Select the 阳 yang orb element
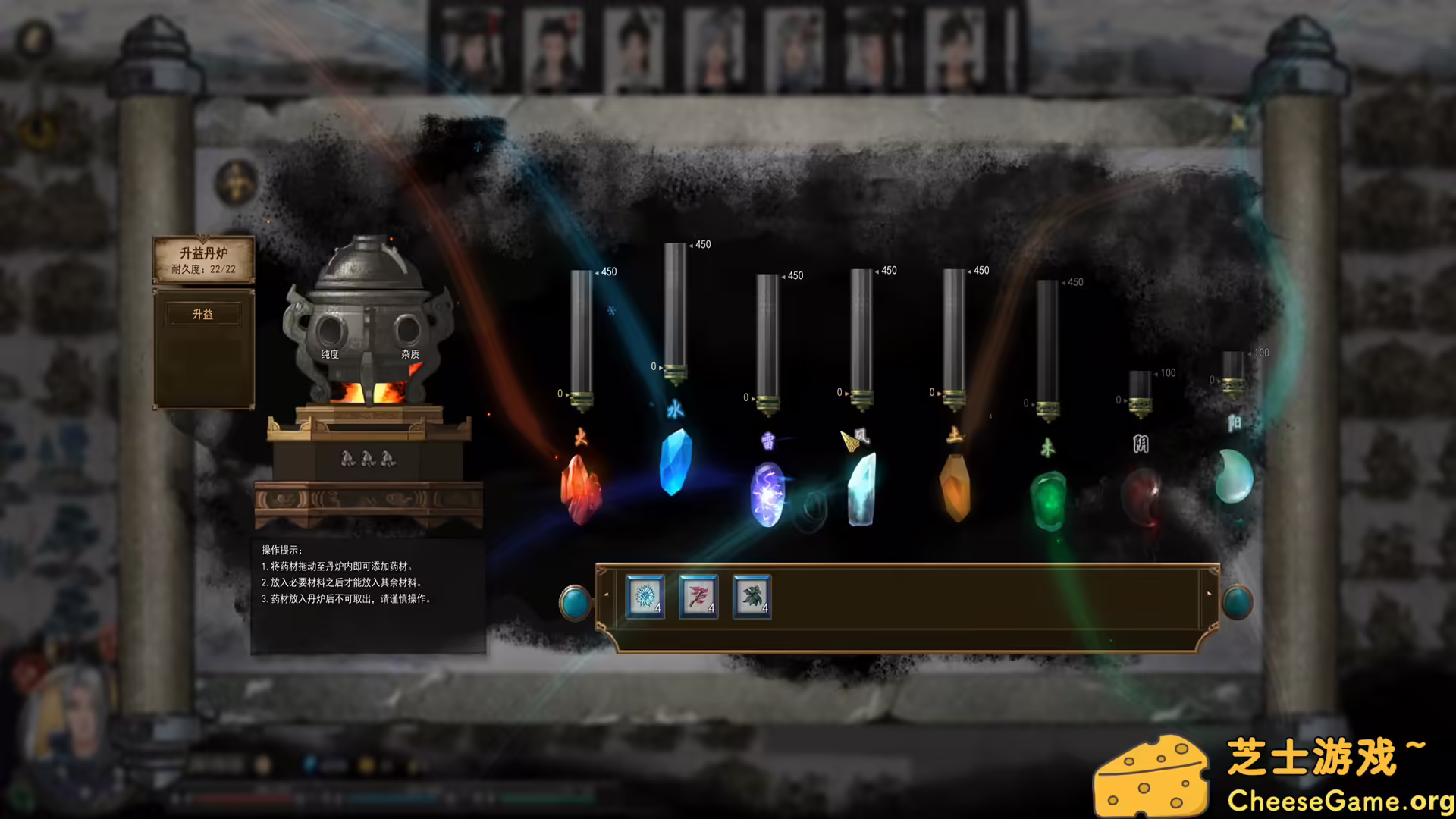The image size is (1456, 819). pos(1235,478)
